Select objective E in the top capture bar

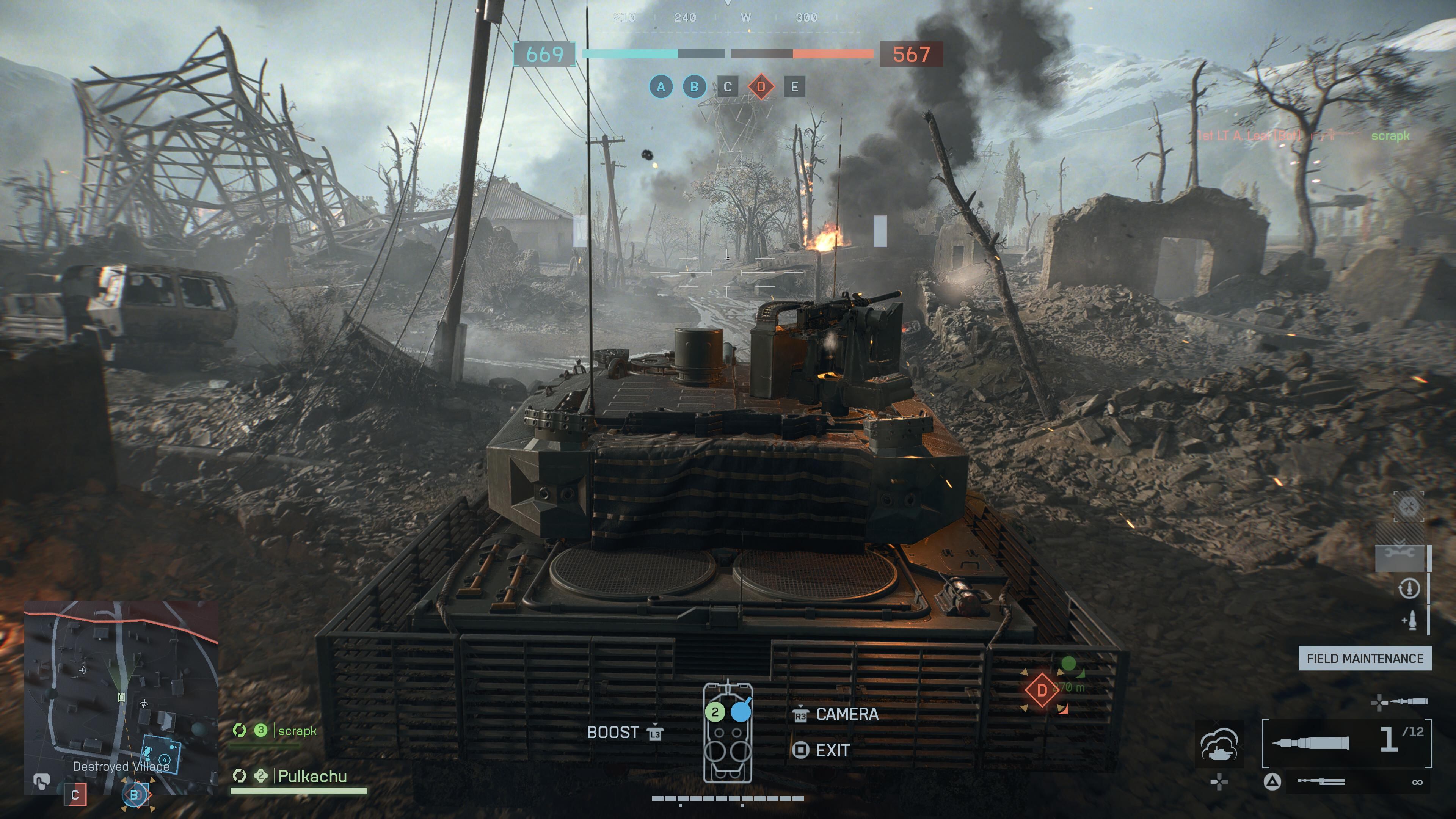794,87
